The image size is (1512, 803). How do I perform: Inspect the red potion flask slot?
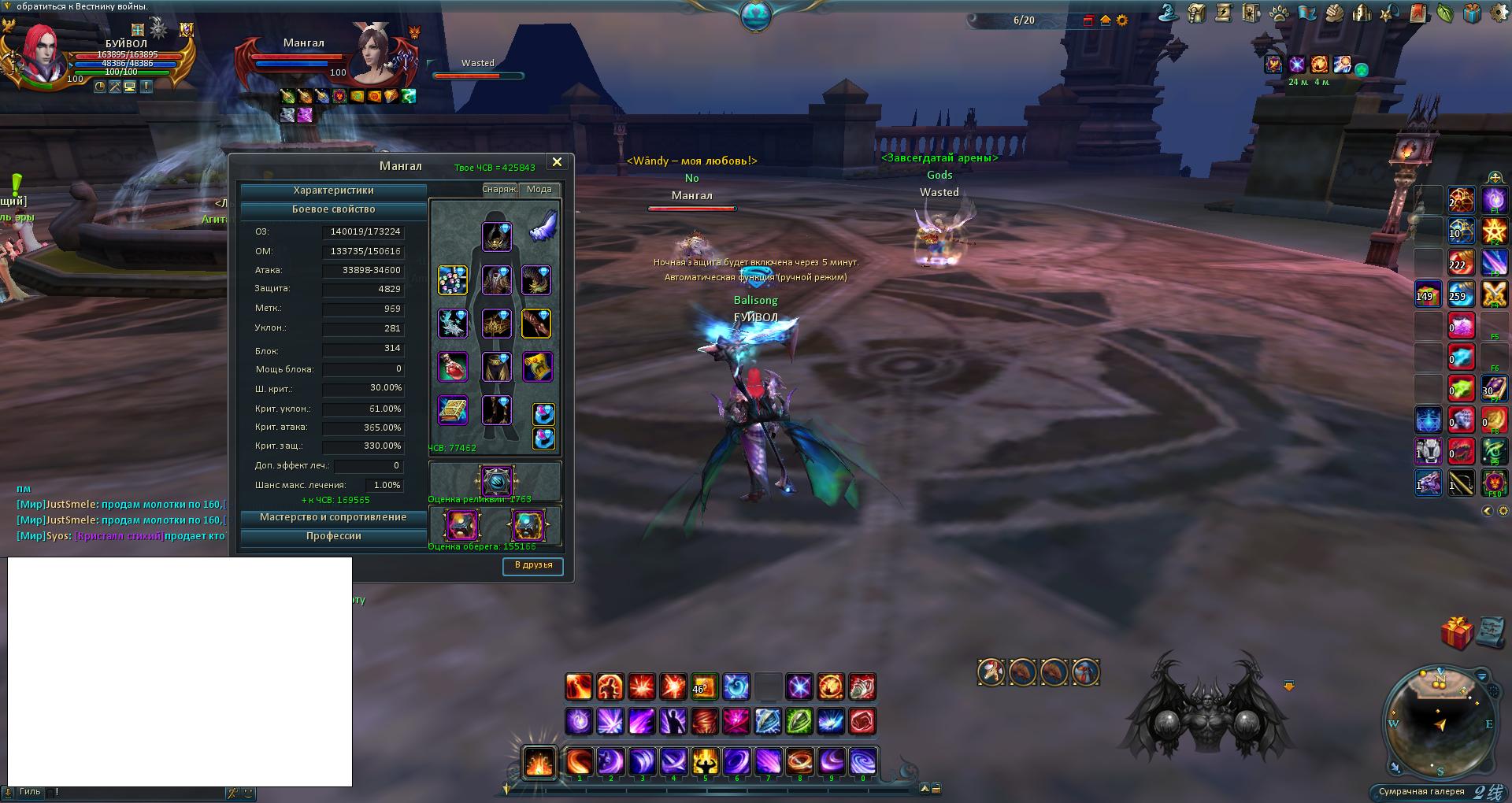click(x=453, y=367)
